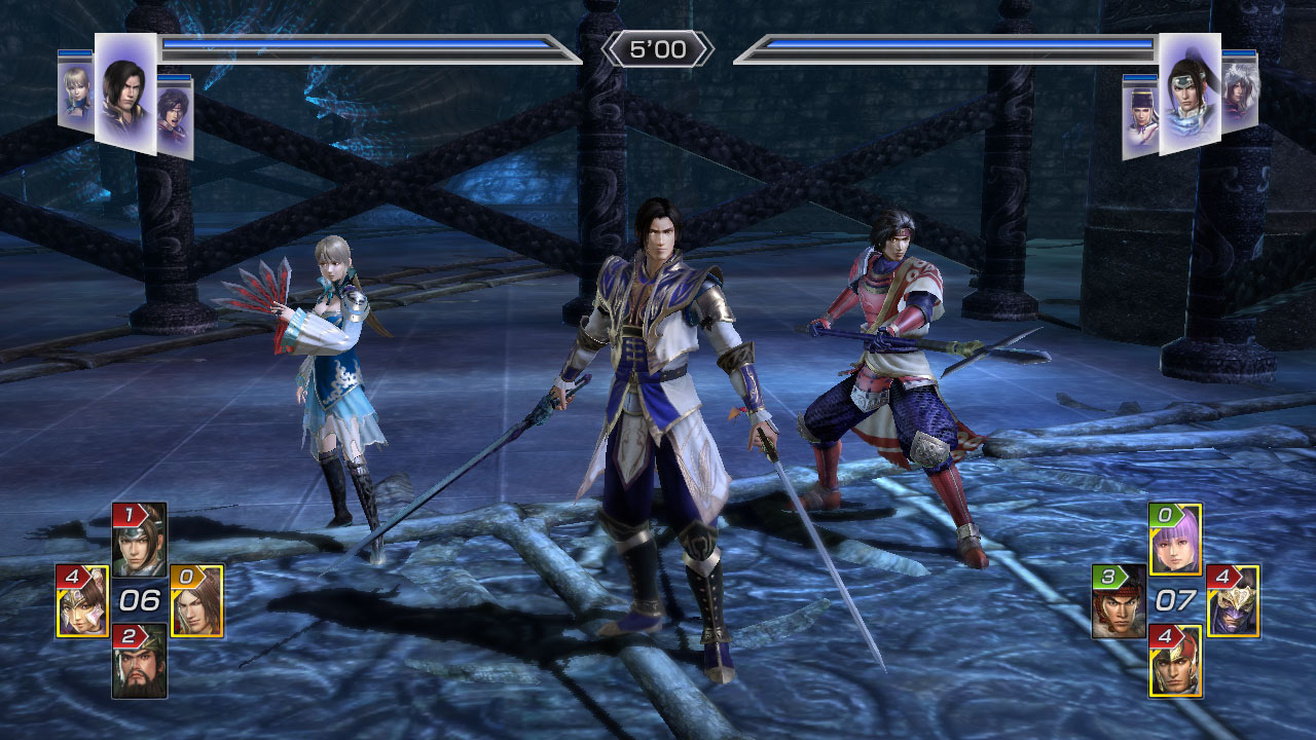Play the green-helmeted warrior card marked 1
This screenshot has height=740, width=1316.
[x=139, y=540]
